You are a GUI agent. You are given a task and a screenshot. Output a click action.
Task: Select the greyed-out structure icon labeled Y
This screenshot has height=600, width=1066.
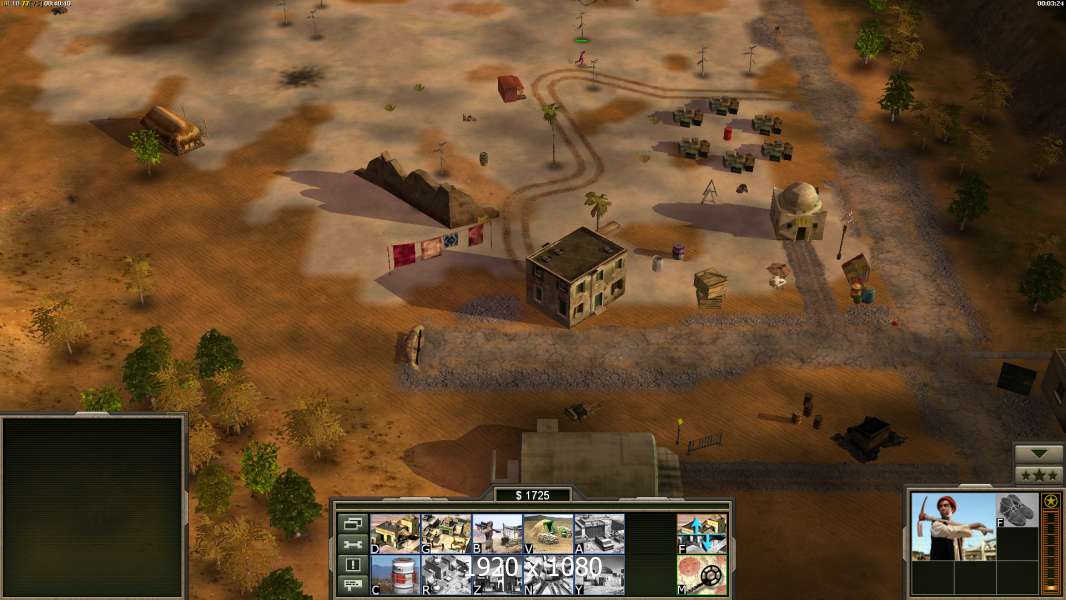[x=599, y=574]
